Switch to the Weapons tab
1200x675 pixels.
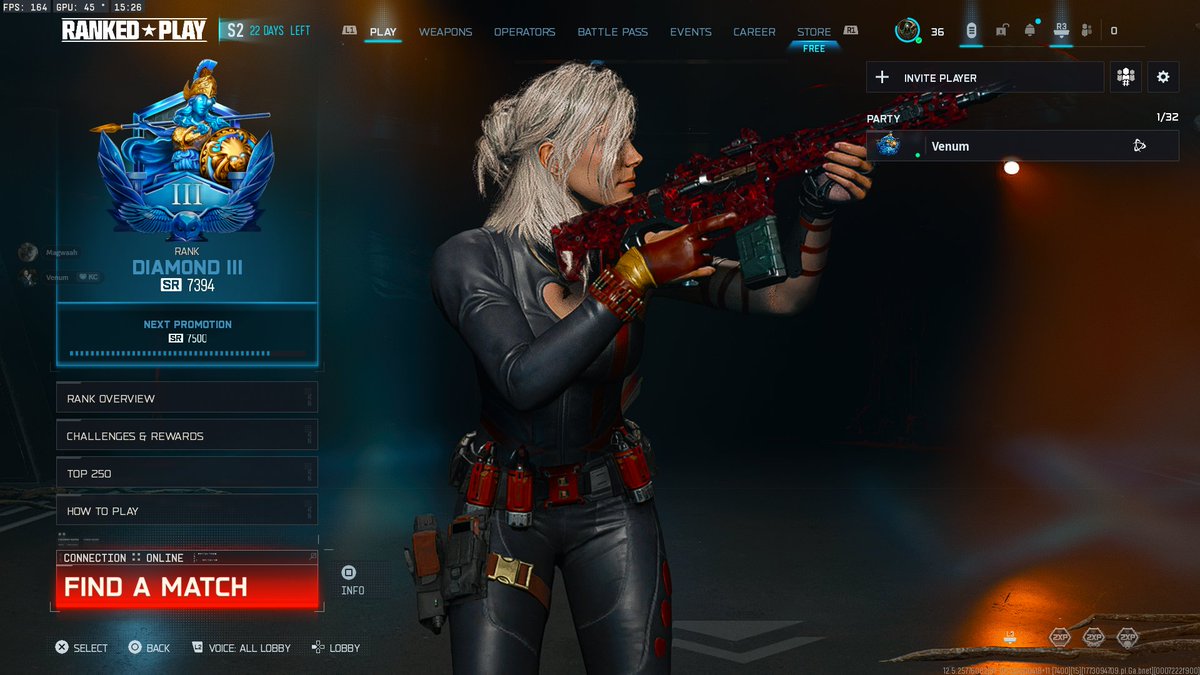(445, 32)
